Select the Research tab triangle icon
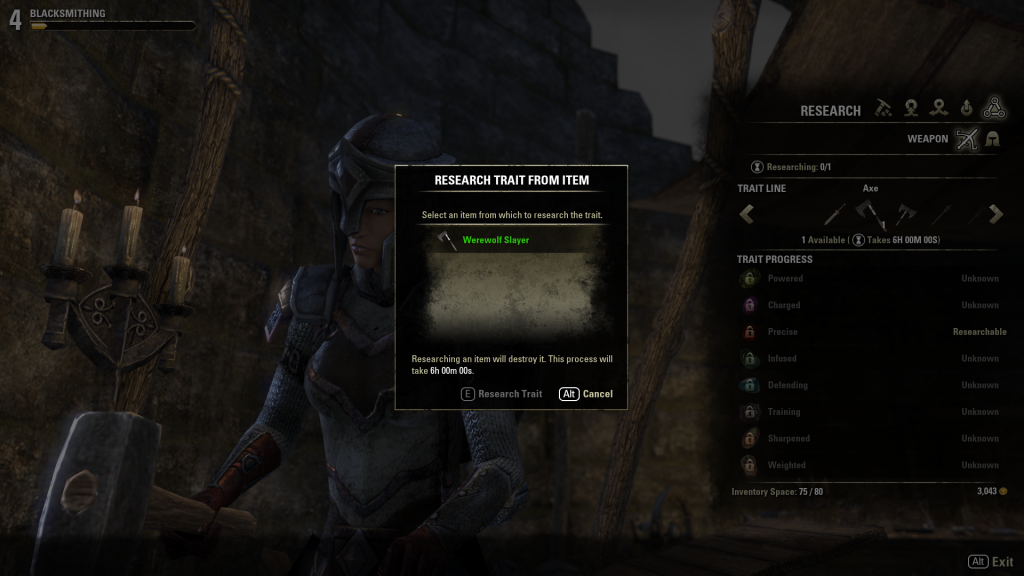Viewport: 1024px width, 576px height. (993, 108)
